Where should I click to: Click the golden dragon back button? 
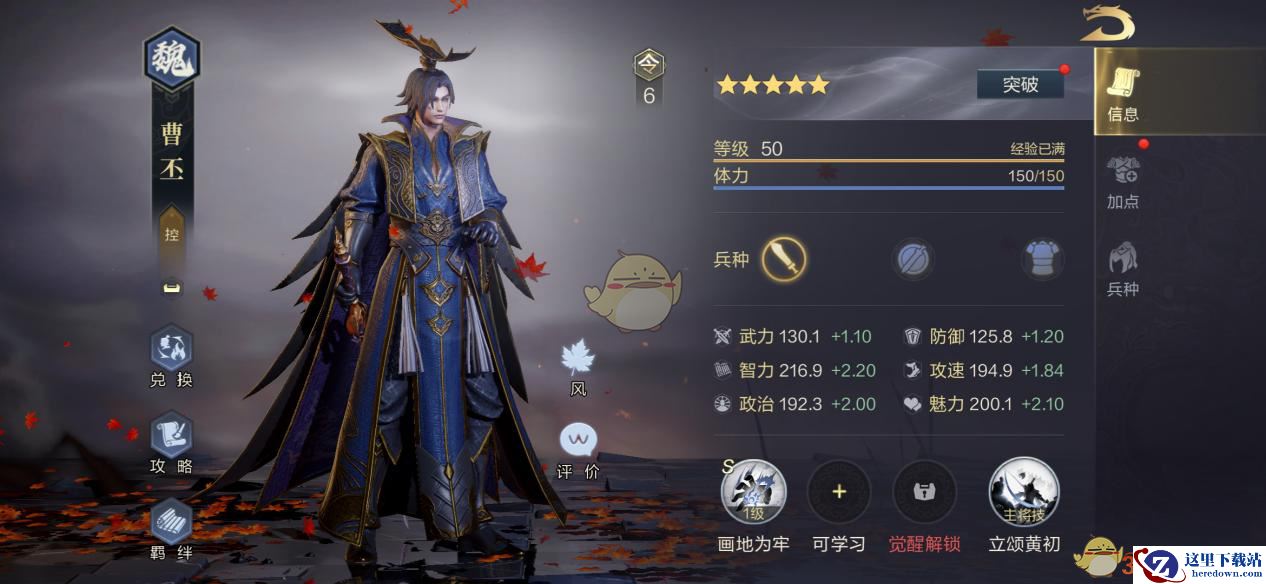pyautogui.click(x=1106, y=23)
